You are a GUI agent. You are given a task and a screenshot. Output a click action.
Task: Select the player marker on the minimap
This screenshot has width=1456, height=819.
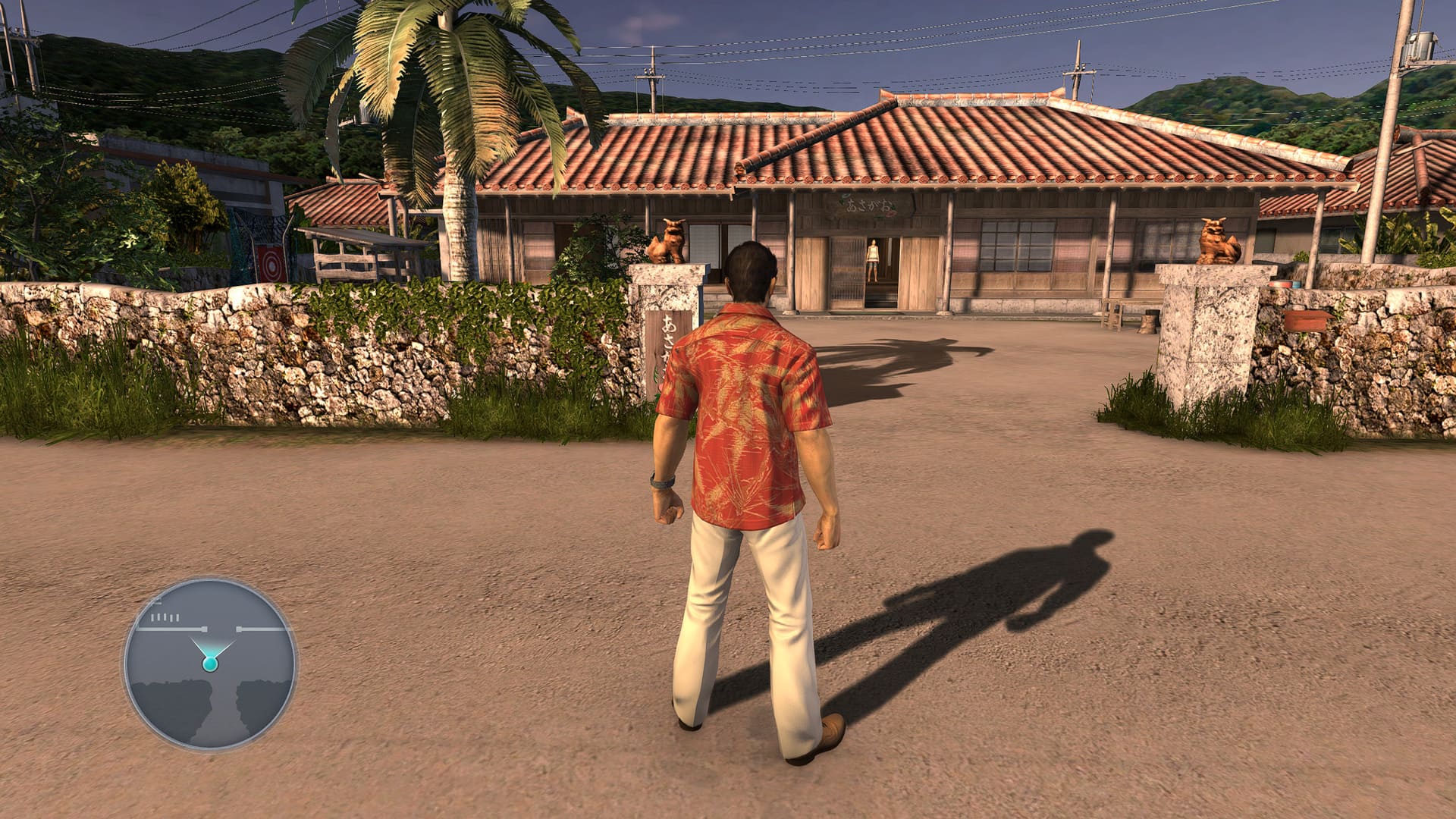pos(210,664)
